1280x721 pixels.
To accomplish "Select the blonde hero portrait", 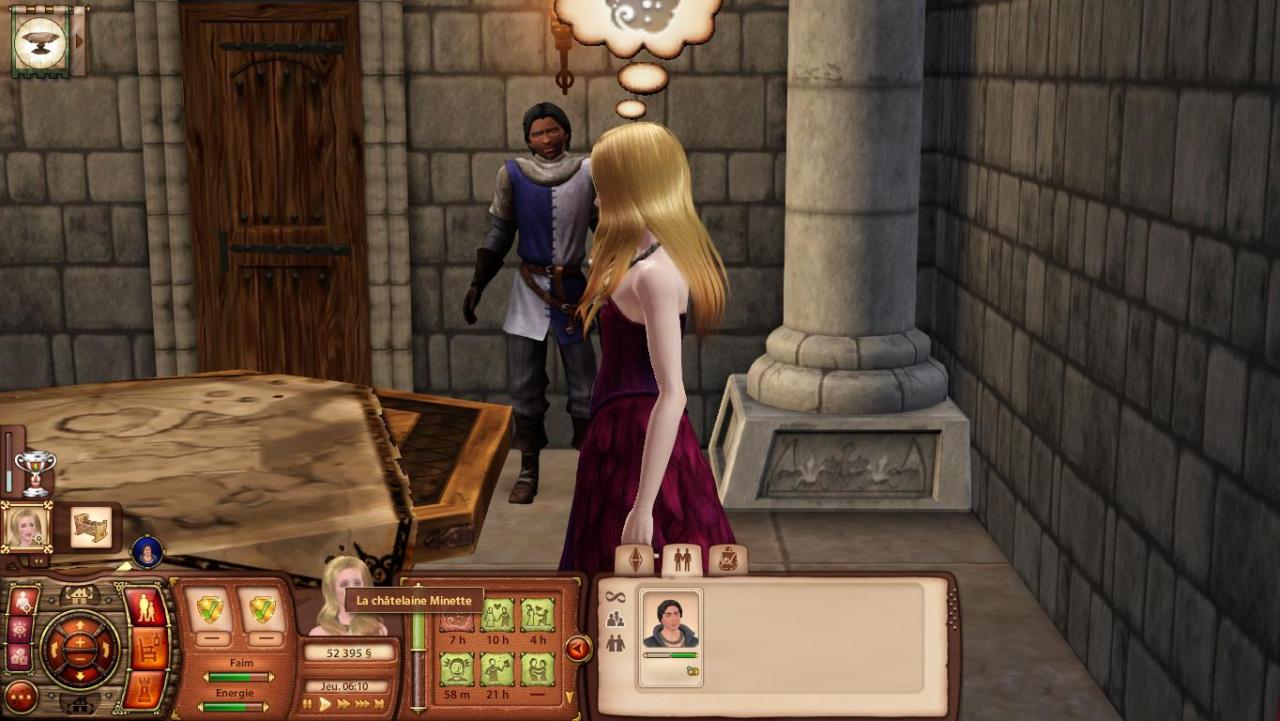I will tap(26, 526).
